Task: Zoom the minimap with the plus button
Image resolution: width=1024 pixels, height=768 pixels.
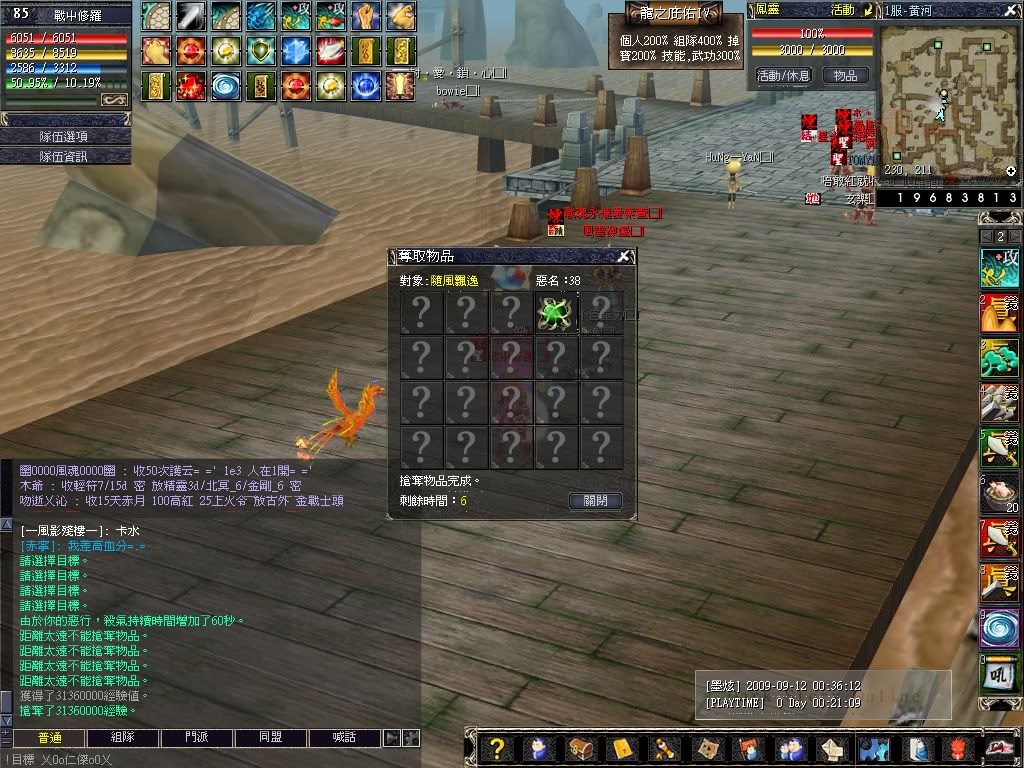Action: 1011,172
